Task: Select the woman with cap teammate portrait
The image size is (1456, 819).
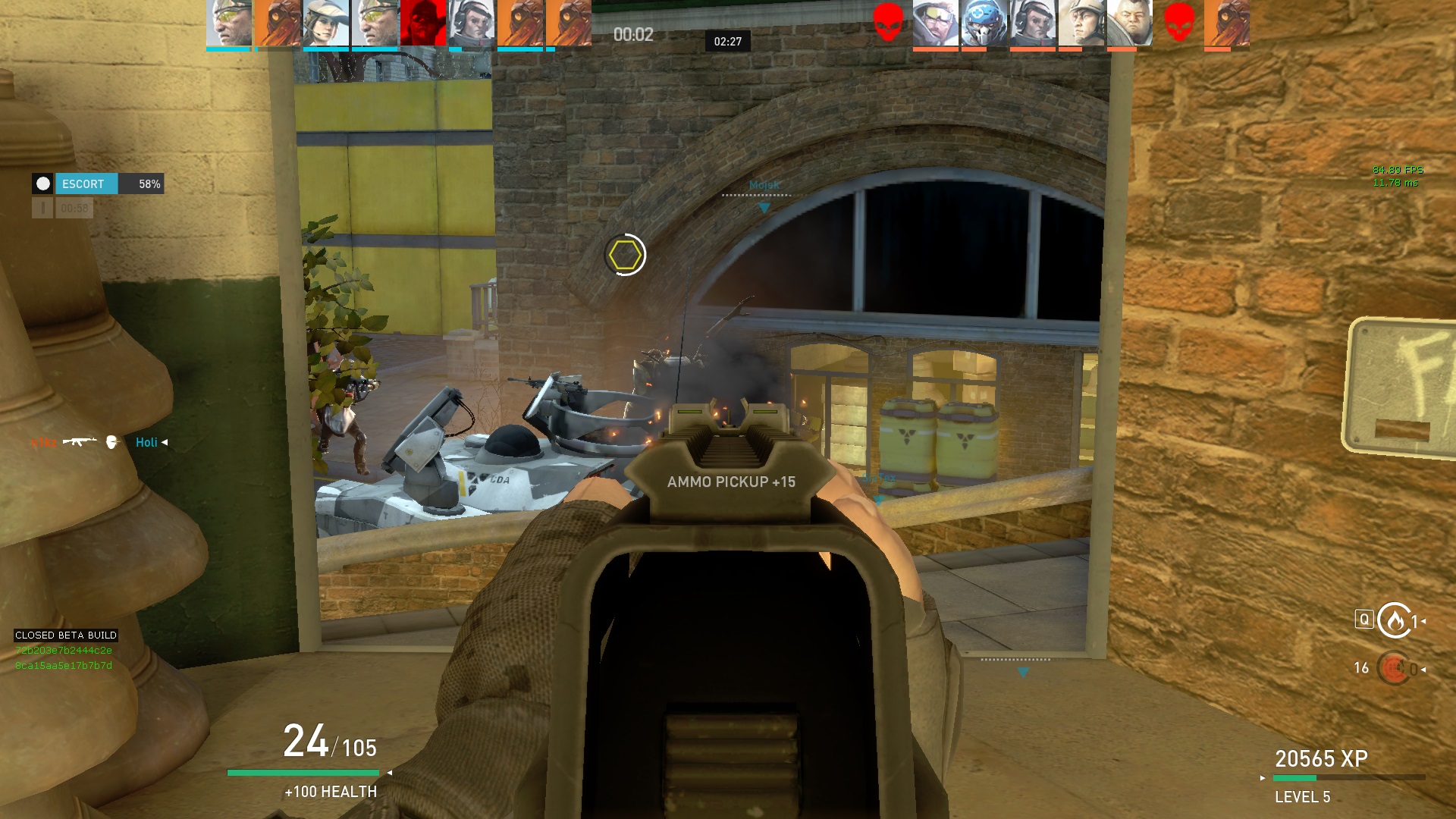Action: pos(326,24)
